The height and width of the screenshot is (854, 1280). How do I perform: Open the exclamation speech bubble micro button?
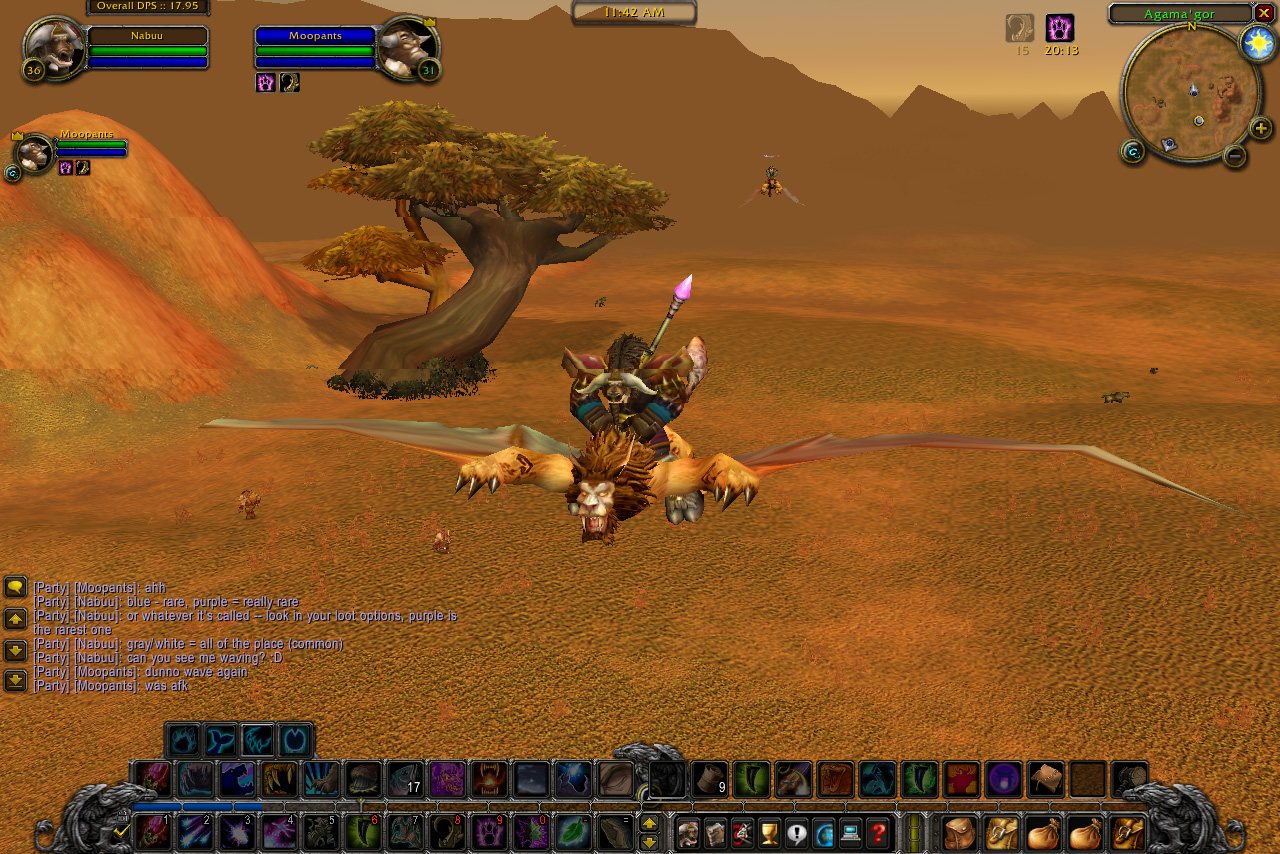(796, 832)
